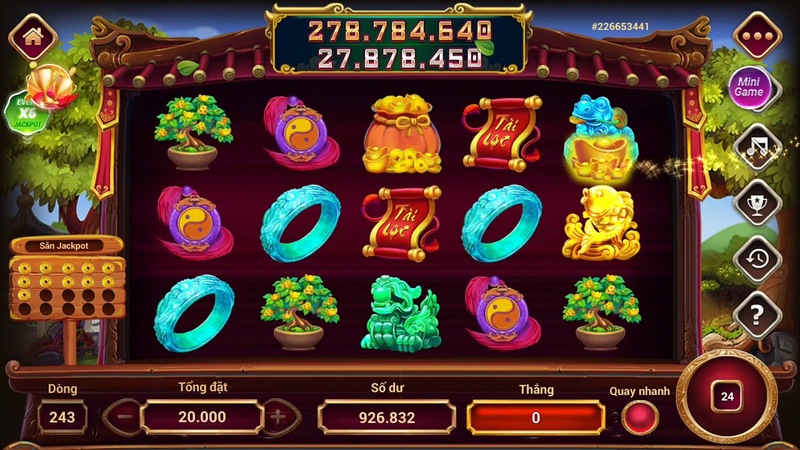800x450 pixels.
Task: Toggle the Quay nhanh fast spin
Action: [x=639, y=417]
